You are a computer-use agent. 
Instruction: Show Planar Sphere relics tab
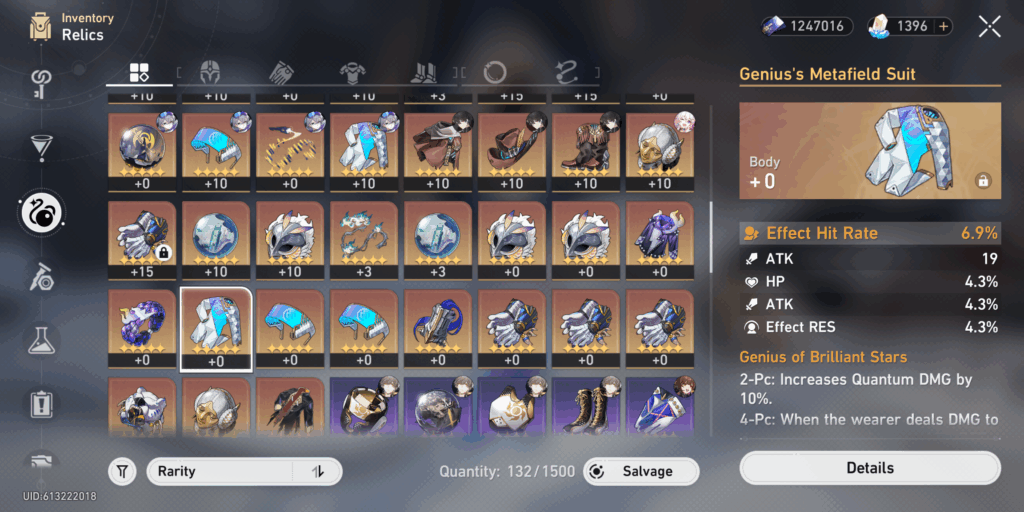(x=494, y=72)
